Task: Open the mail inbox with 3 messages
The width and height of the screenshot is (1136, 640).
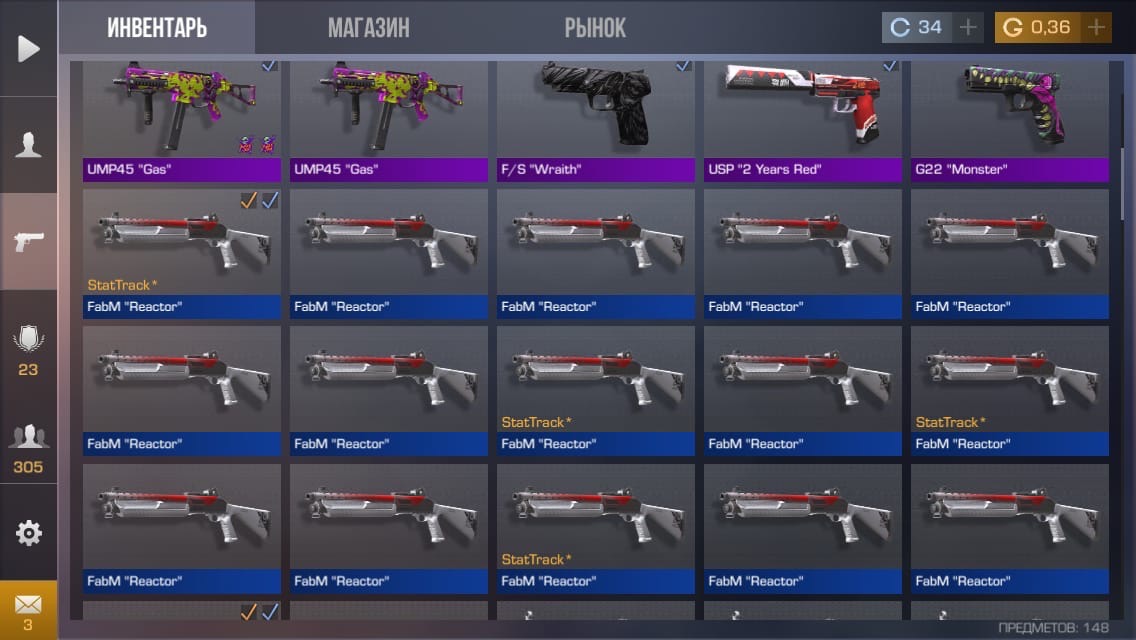Action: tap(29, 610)
